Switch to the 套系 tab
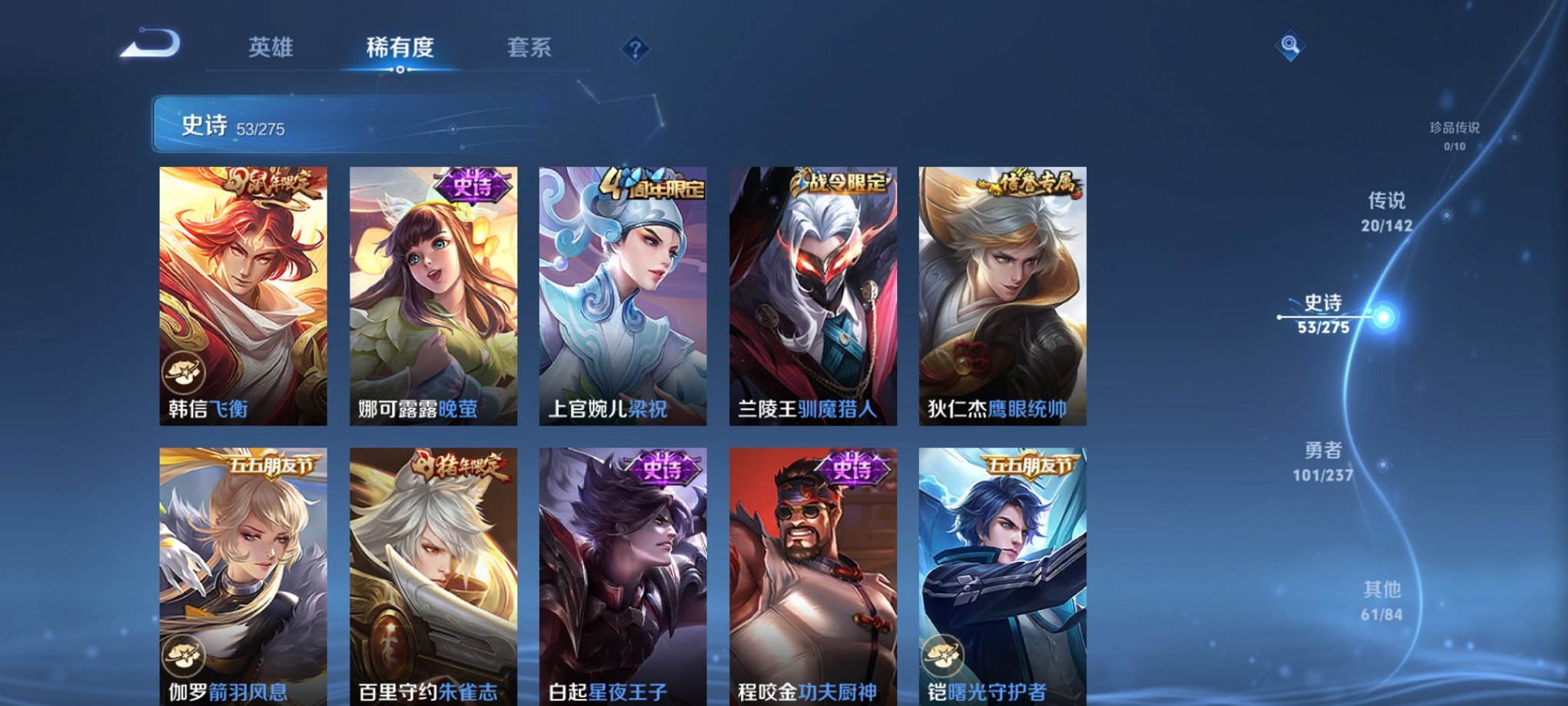 point(536,48)
